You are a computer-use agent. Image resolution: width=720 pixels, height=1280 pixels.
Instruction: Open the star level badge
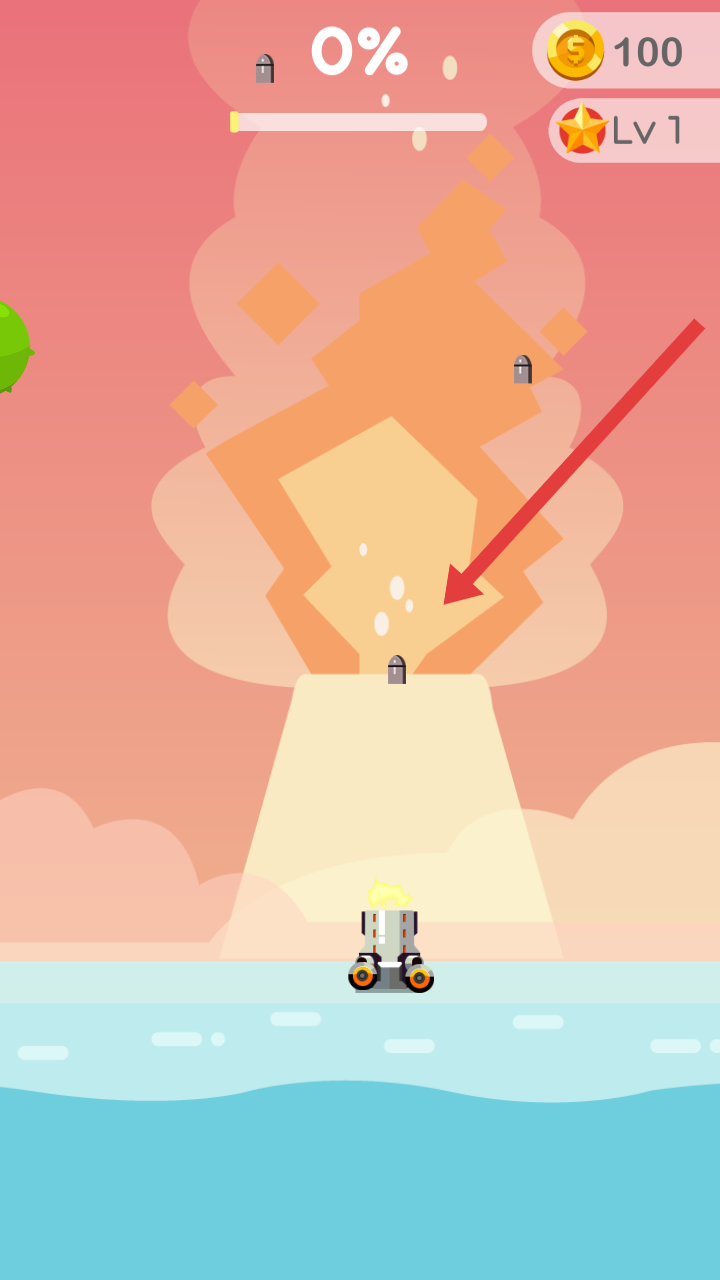click(x=583, y=130)
